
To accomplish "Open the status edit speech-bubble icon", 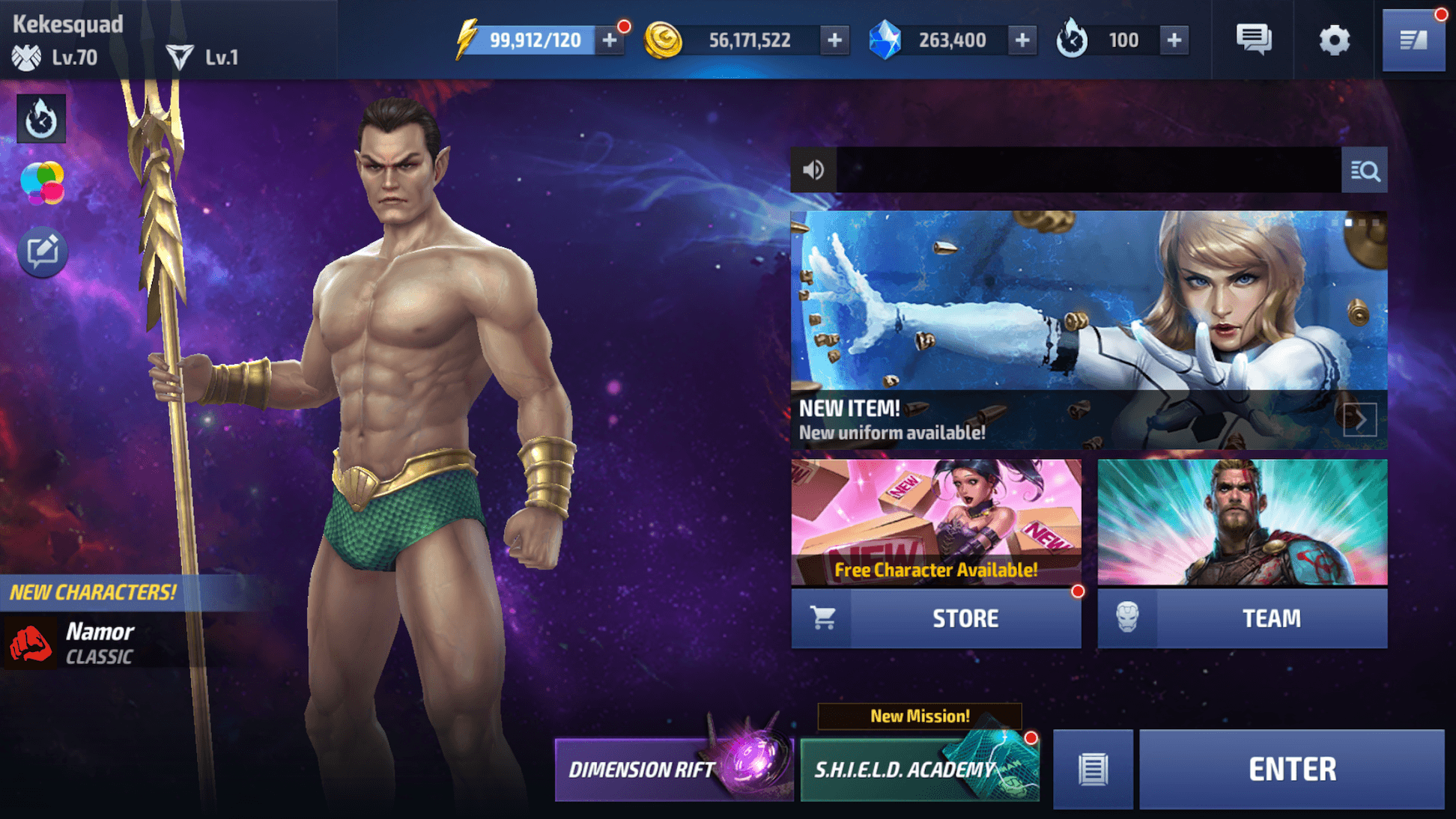I will (43, 251).
